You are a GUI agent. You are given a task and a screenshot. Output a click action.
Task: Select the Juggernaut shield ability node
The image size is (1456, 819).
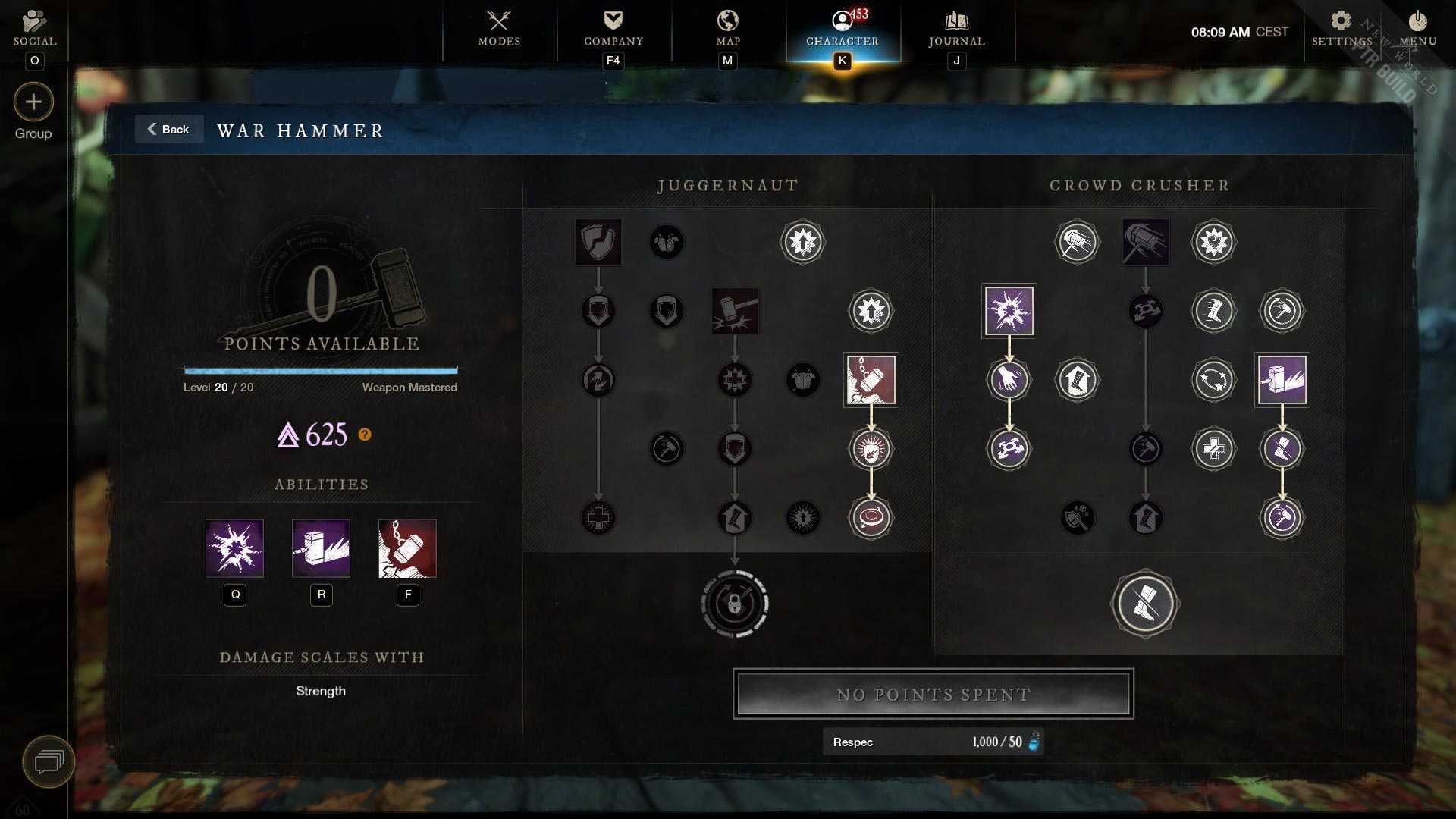point(598,243)
